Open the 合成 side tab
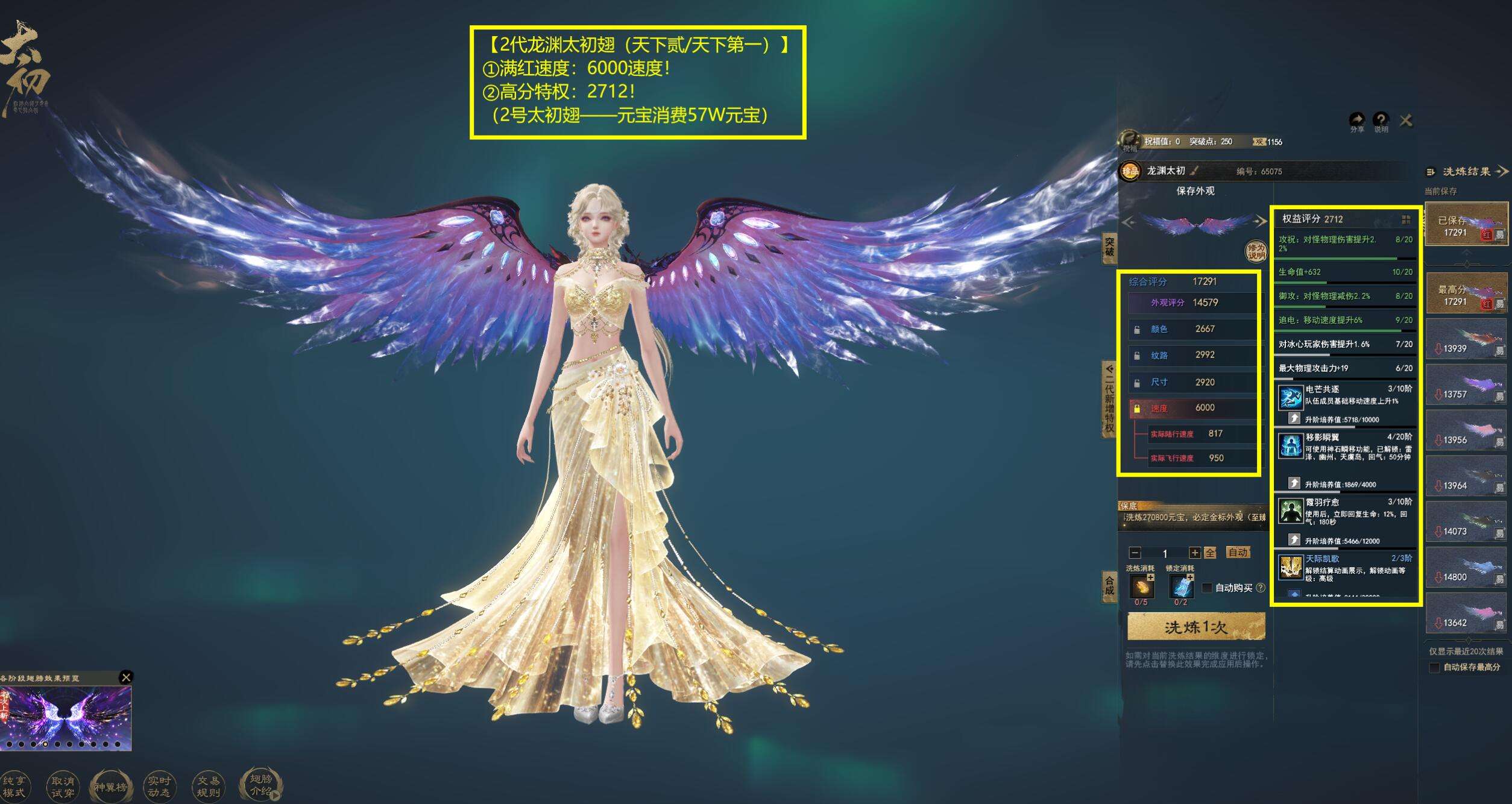Screen dimensions: 1512x804 1109,585
